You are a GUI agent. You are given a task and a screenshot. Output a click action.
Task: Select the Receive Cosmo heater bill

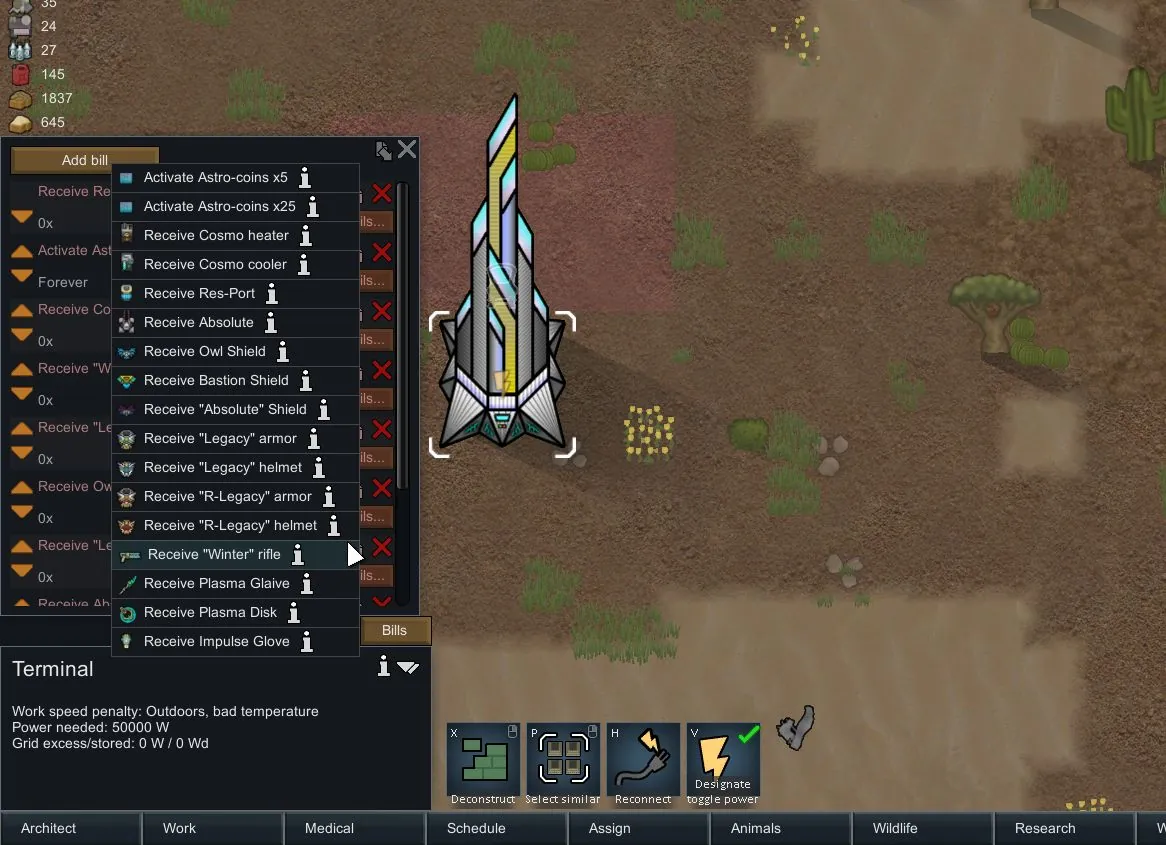tap(216, 236)
